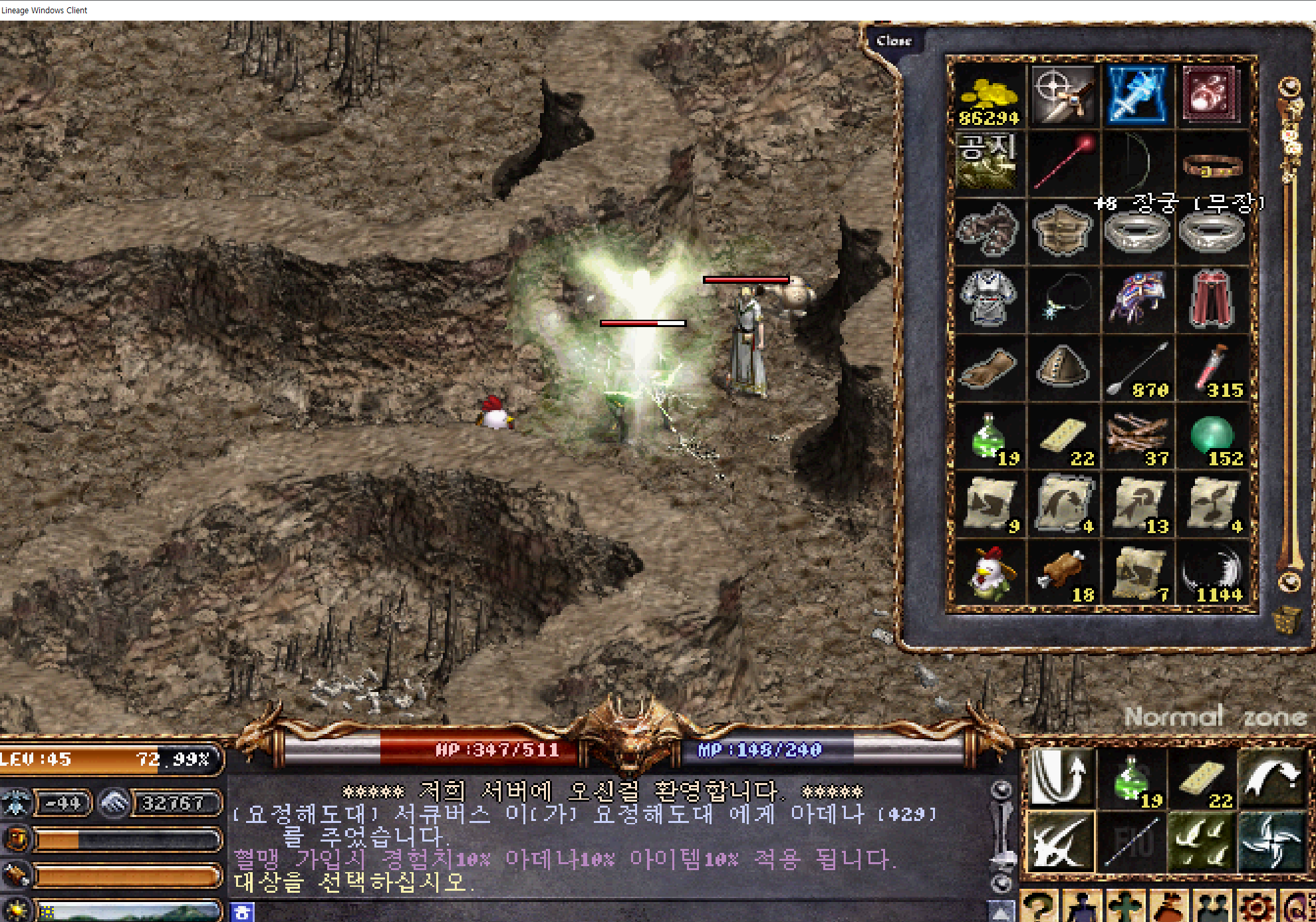1316x922 pixels.
Task: Open the help question mark menu button
Action: coord(1038,907)
